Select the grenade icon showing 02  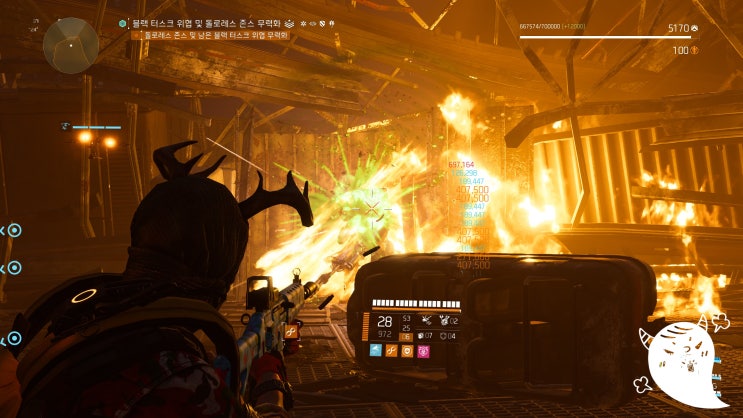point(443,321)
